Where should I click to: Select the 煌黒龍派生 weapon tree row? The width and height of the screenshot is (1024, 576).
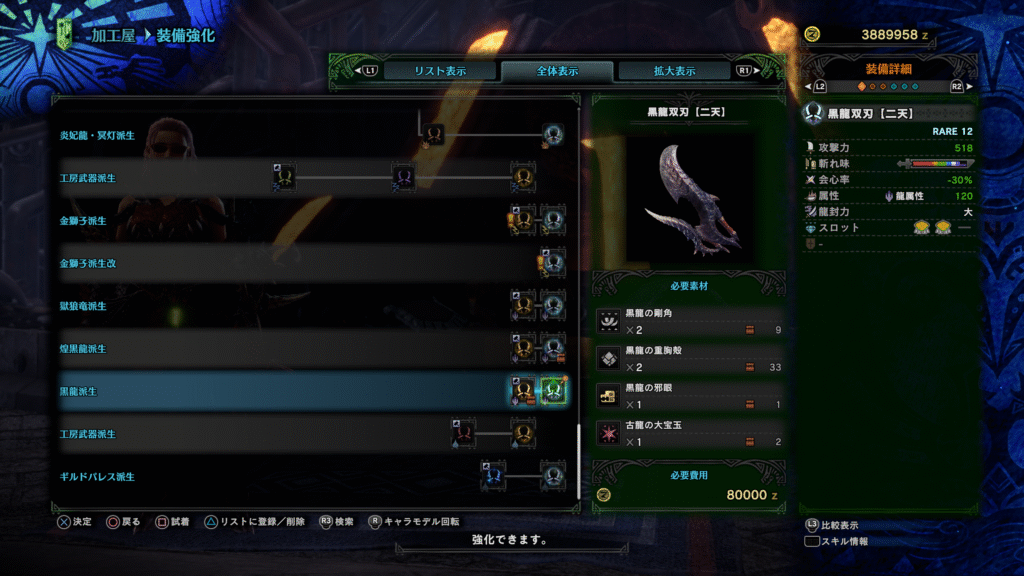tap(83, 349)
